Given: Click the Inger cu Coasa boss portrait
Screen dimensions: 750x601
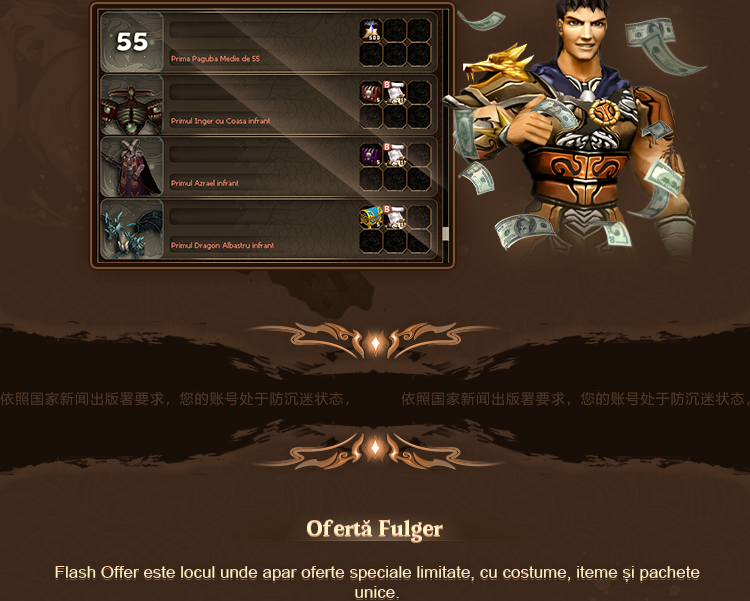Looking at the screenshot, I should point(132,104).
